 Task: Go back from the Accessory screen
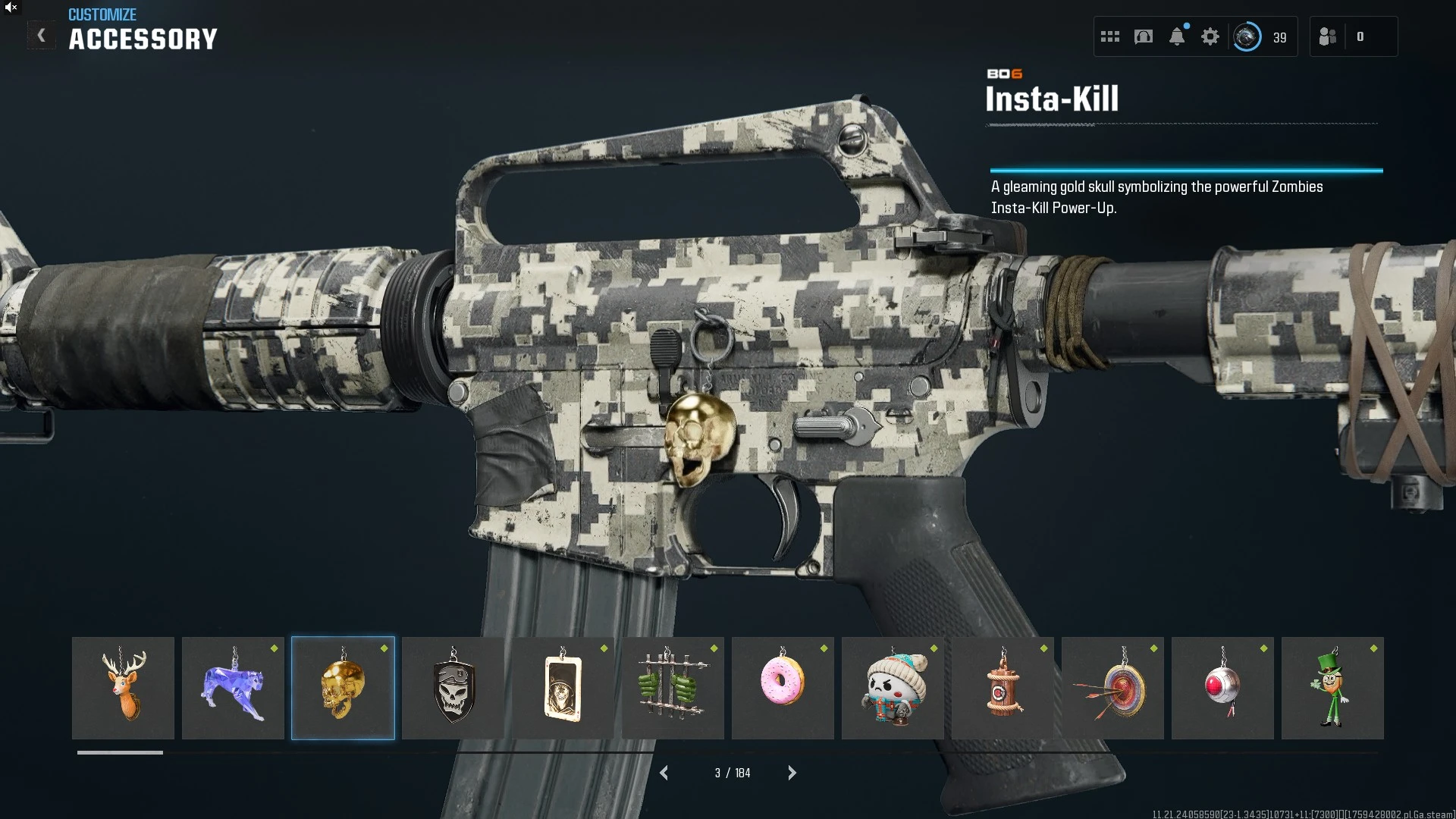click(x=42, y=36)
